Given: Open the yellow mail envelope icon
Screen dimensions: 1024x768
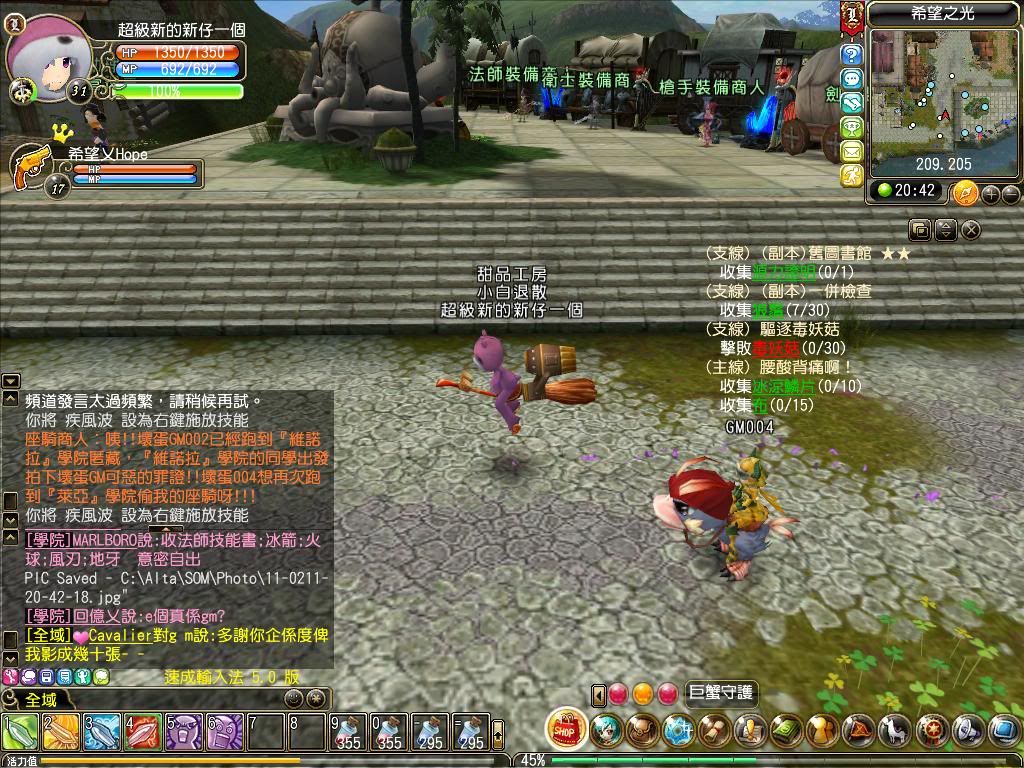Looking at the screenshot, I should [x=851, y=151].
